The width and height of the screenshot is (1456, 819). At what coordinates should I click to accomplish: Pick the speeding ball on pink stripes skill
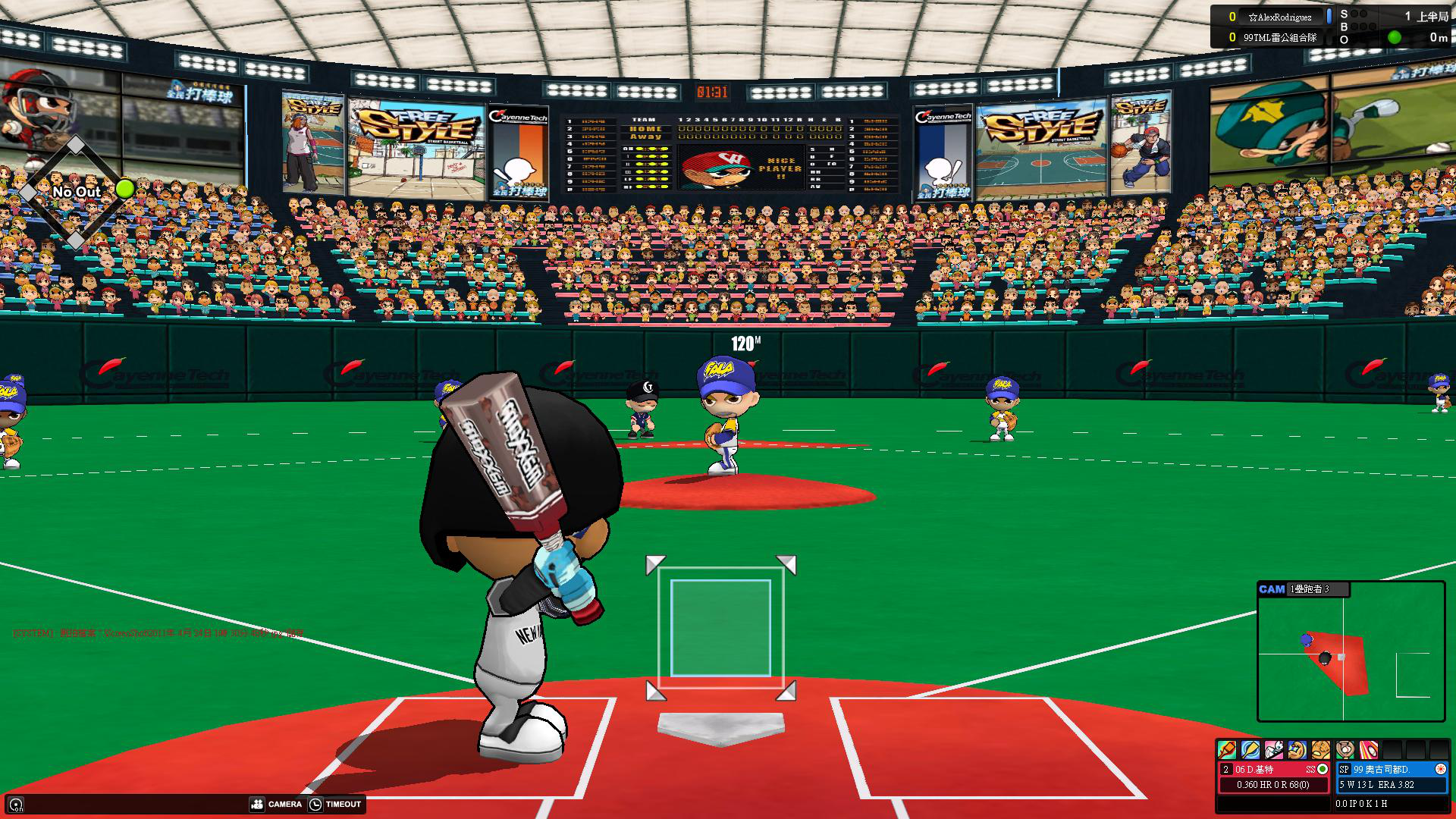click(1369, 750)
